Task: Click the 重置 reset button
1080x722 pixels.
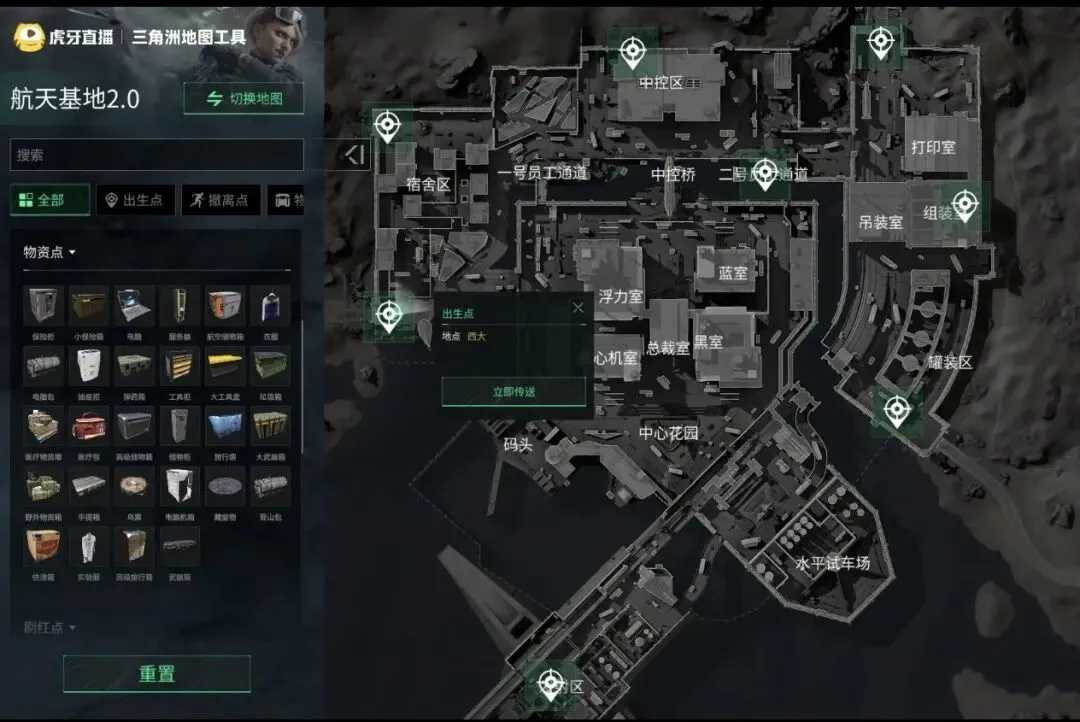Action: click(157, 674)
